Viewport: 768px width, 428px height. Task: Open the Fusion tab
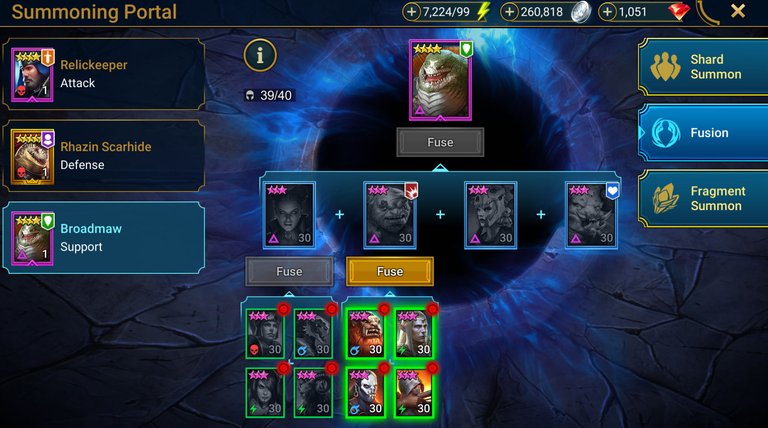pos(703,132)
